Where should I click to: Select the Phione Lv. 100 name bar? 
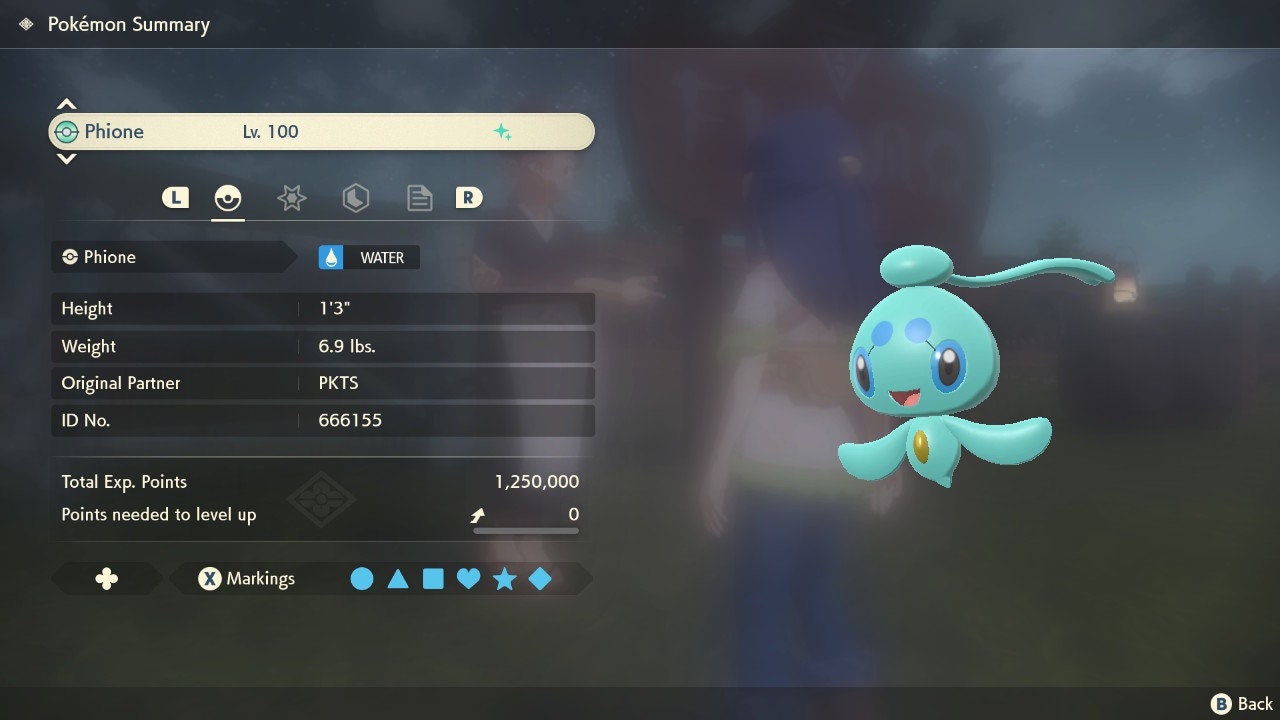tap(321, 132)
